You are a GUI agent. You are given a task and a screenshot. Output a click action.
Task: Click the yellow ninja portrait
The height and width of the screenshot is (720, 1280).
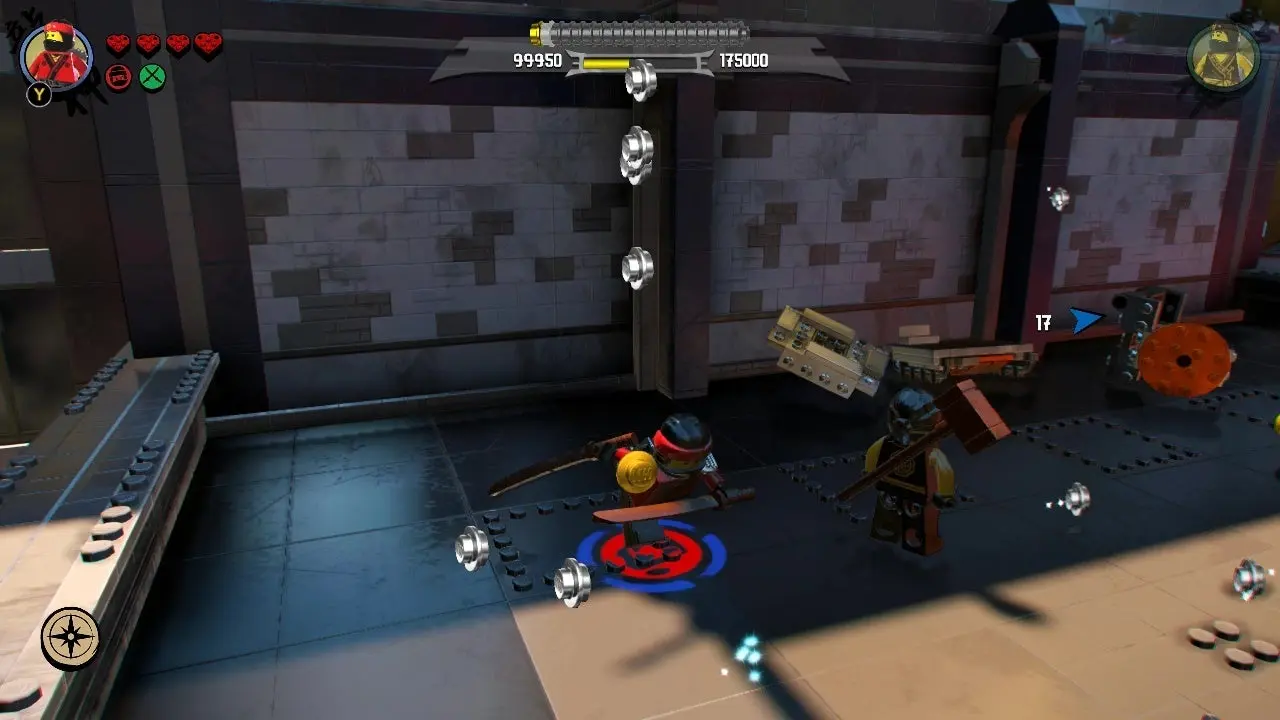(x=1223, y=57)
